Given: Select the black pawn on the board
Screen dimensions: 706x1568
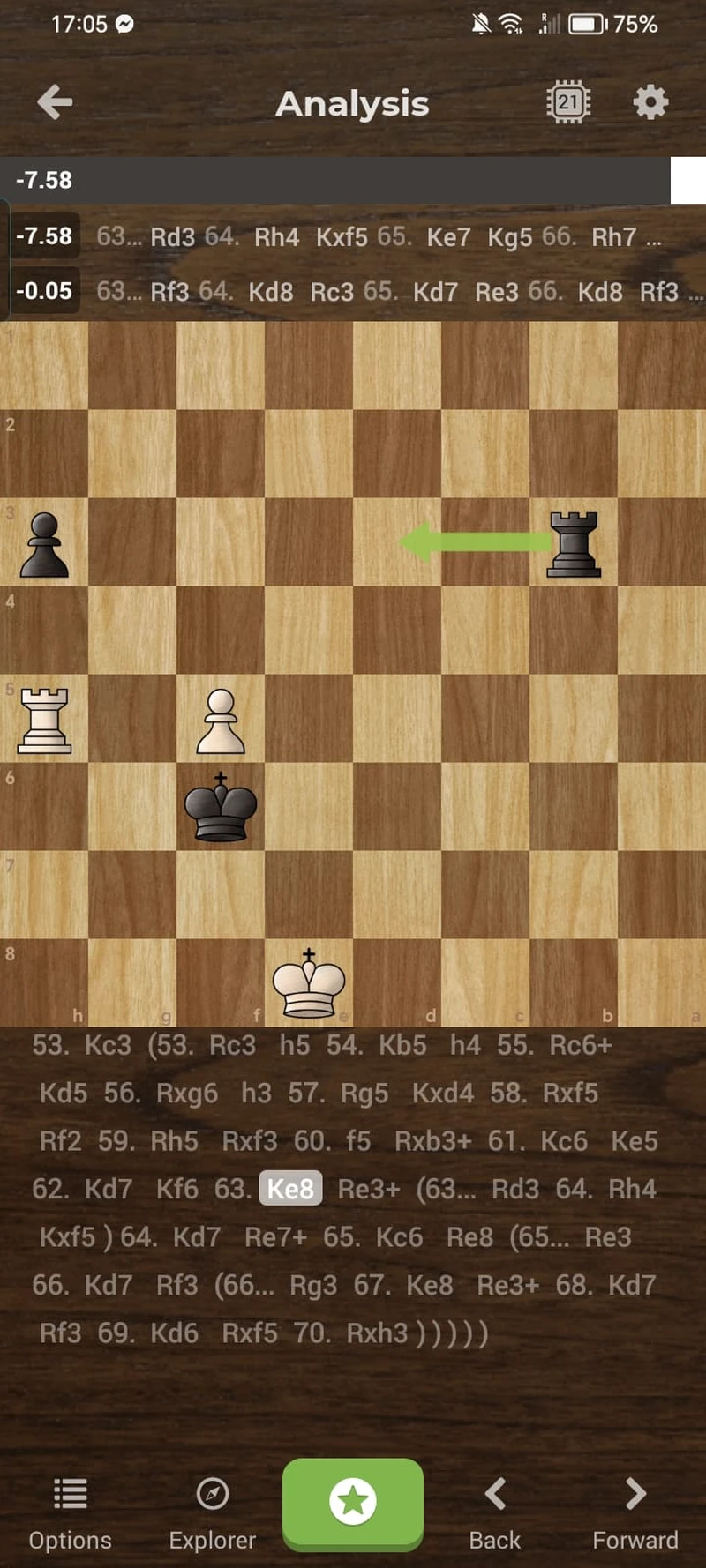Looking at the screenshot, I should click(44, 543).
